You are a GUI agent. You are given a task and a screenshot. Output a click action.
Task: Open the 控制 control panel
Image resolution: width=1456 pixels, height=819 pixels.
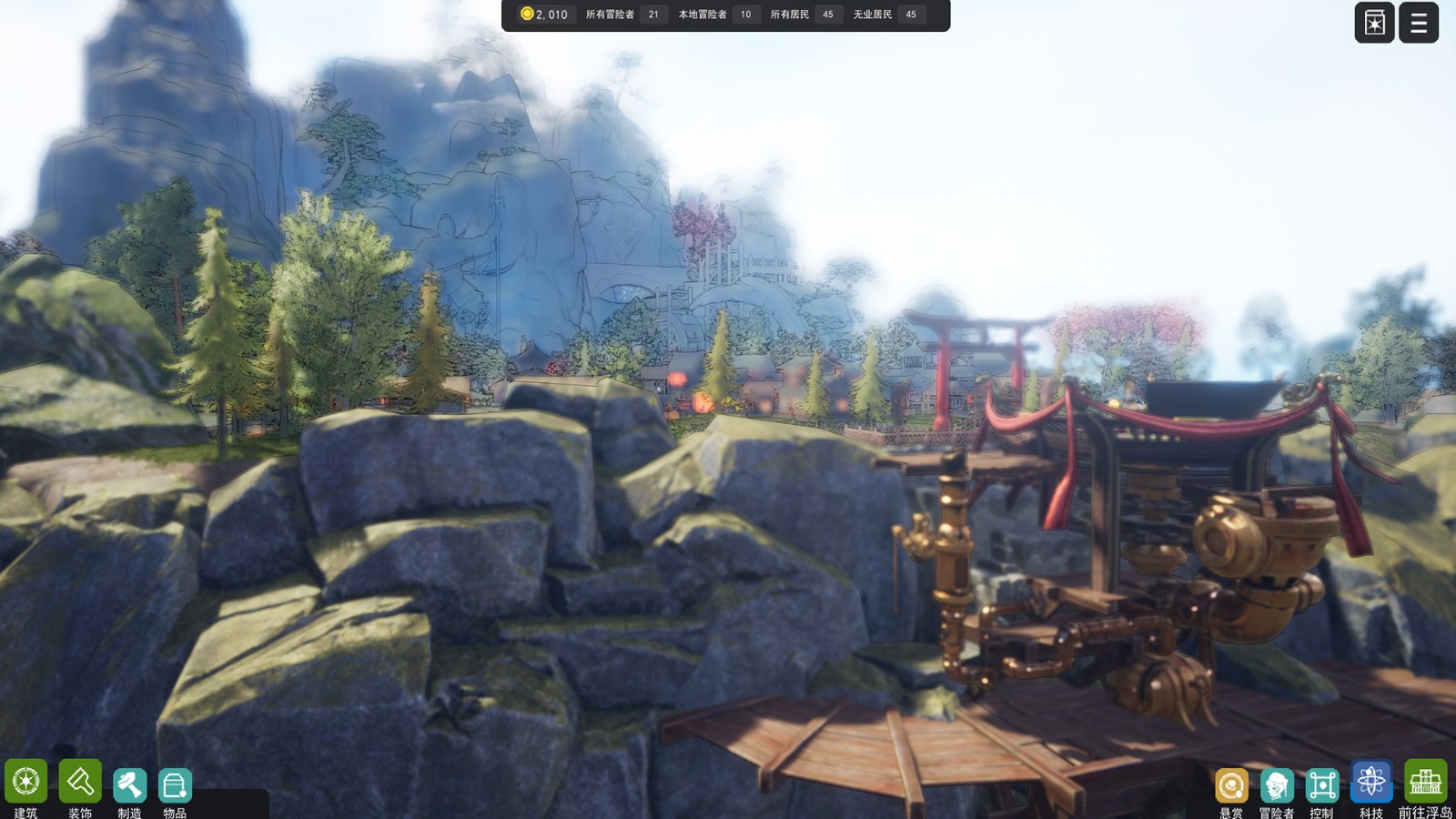click(x=1321, y=786)
